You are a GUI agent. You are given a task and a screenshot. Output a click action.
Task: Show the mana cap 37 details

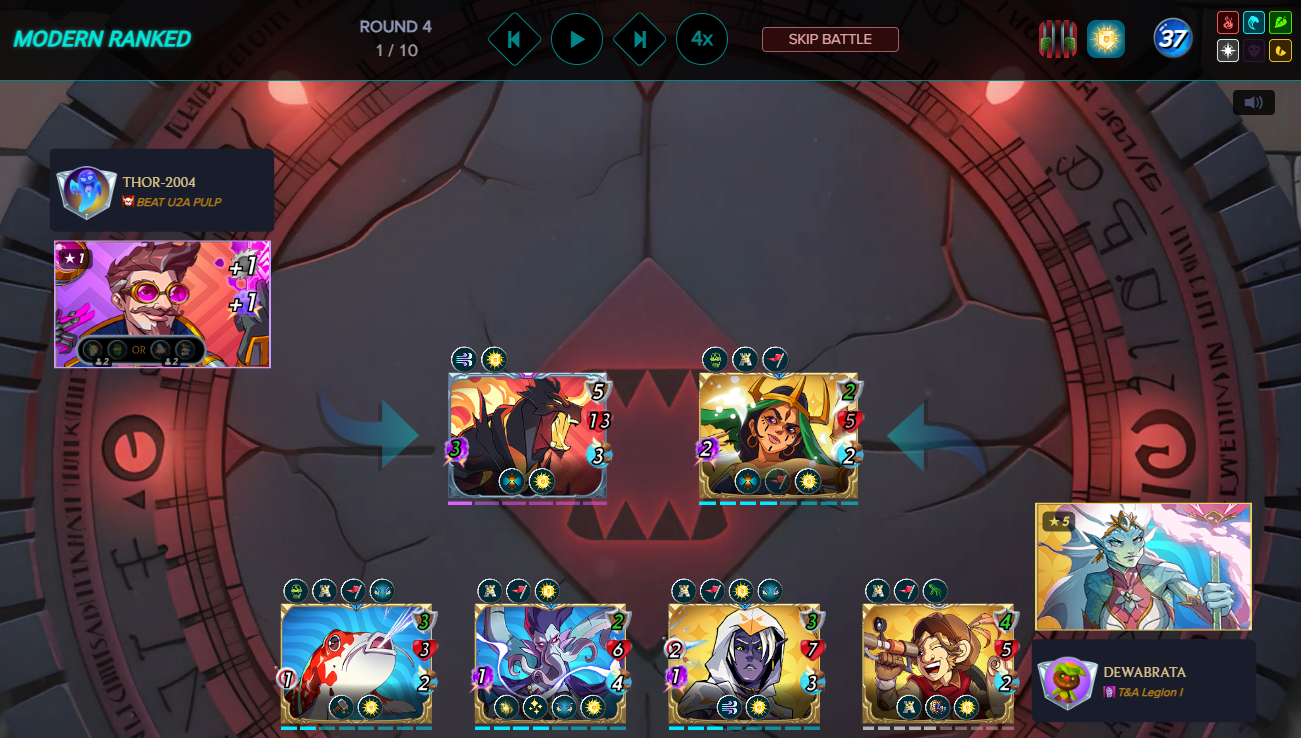(x=1172, y=39)
